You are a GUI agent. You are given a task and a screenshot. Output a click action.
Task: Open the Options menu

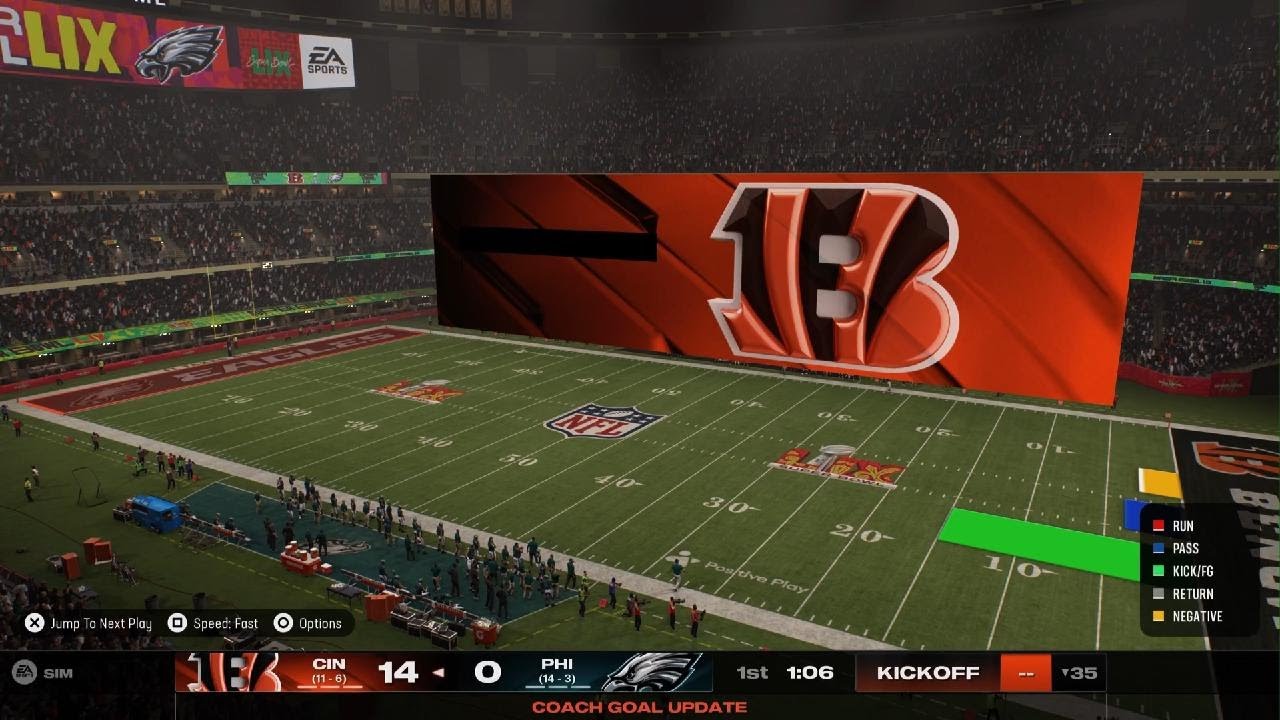tap(309, 623)
